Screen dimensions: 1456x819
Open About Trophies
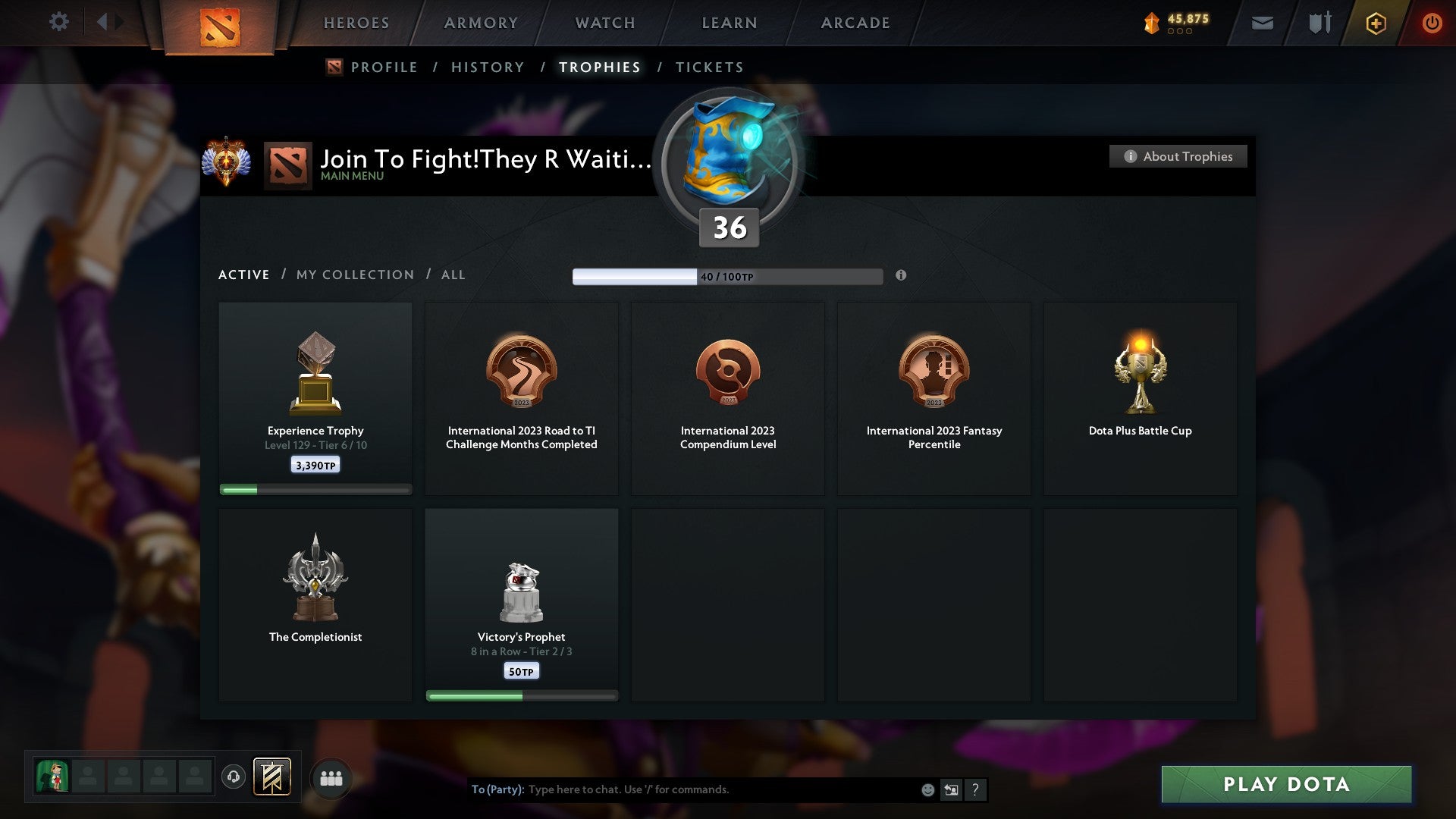click(1178, 156)
